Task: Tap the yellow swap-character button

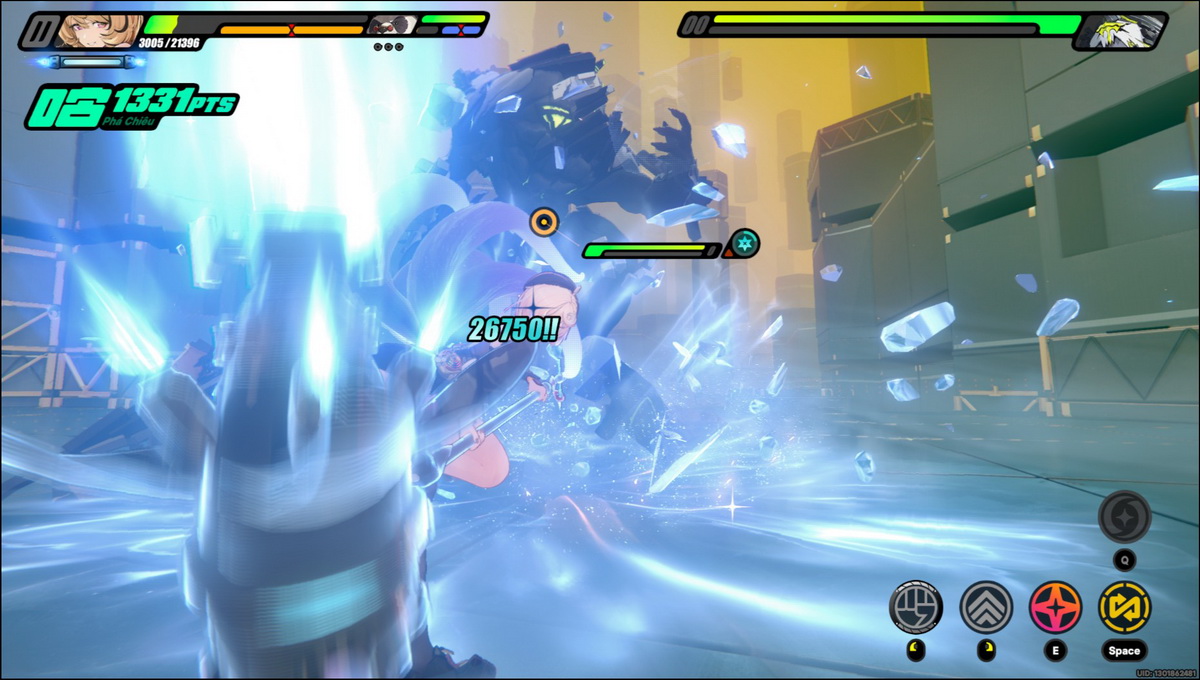Action: point(1124,607)
